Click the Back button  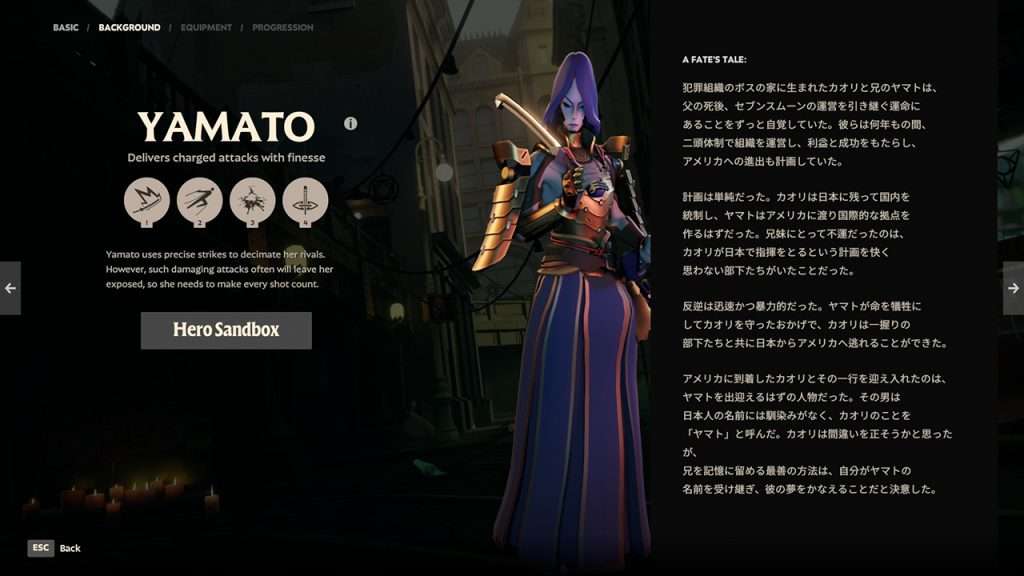[x=55, y=548]
